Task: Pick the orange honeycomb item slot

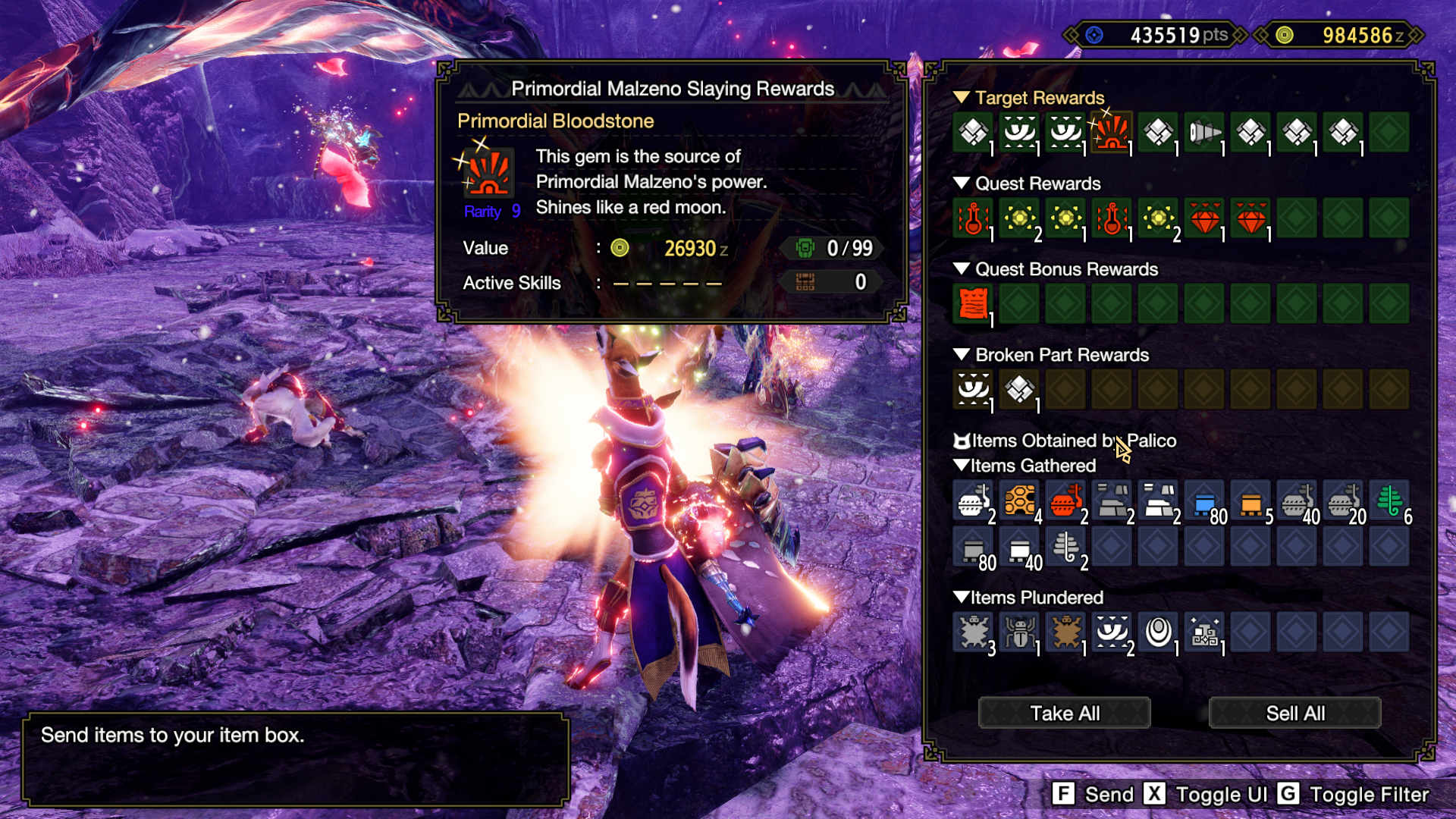Action: [x=1019, y=500]
